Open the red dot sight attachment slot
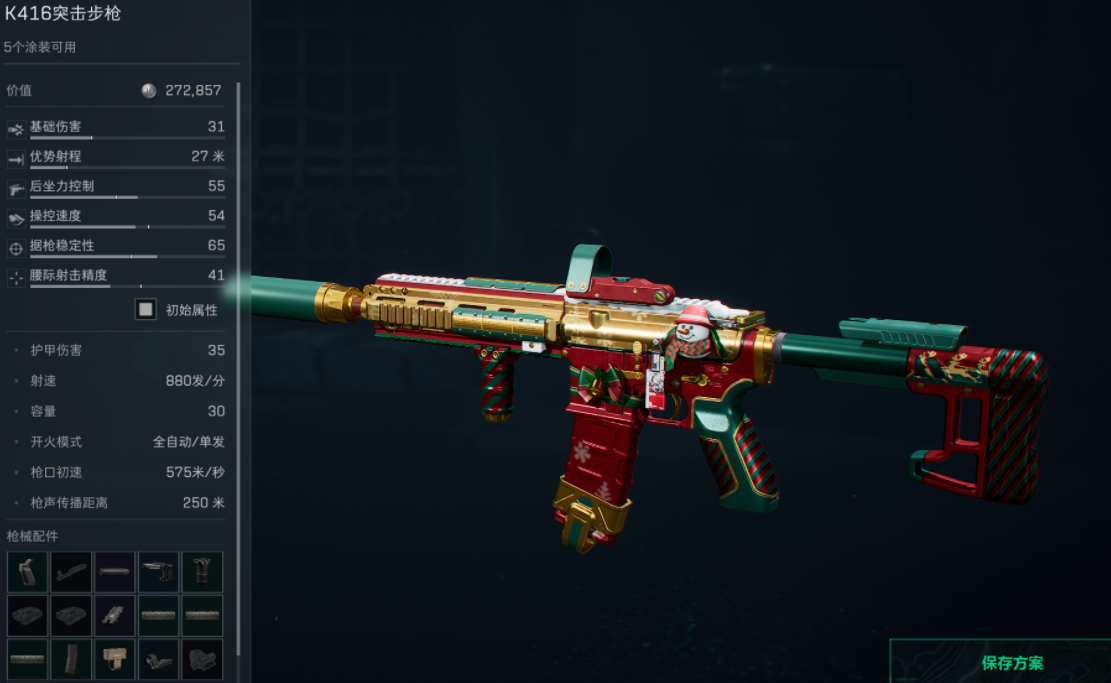Image resolution: width=1111 pixels, height=683 pixels. (x=203, y=659)
